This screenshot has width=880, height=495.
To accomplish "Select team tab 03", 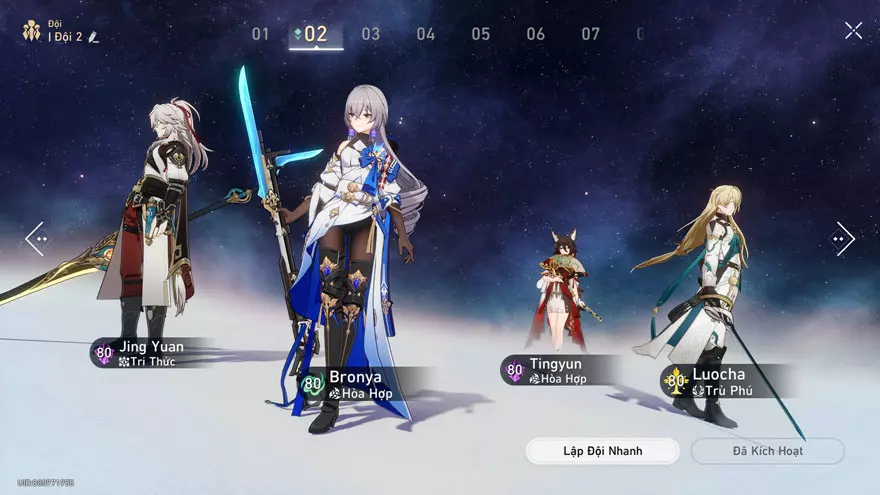I will 371,34.
